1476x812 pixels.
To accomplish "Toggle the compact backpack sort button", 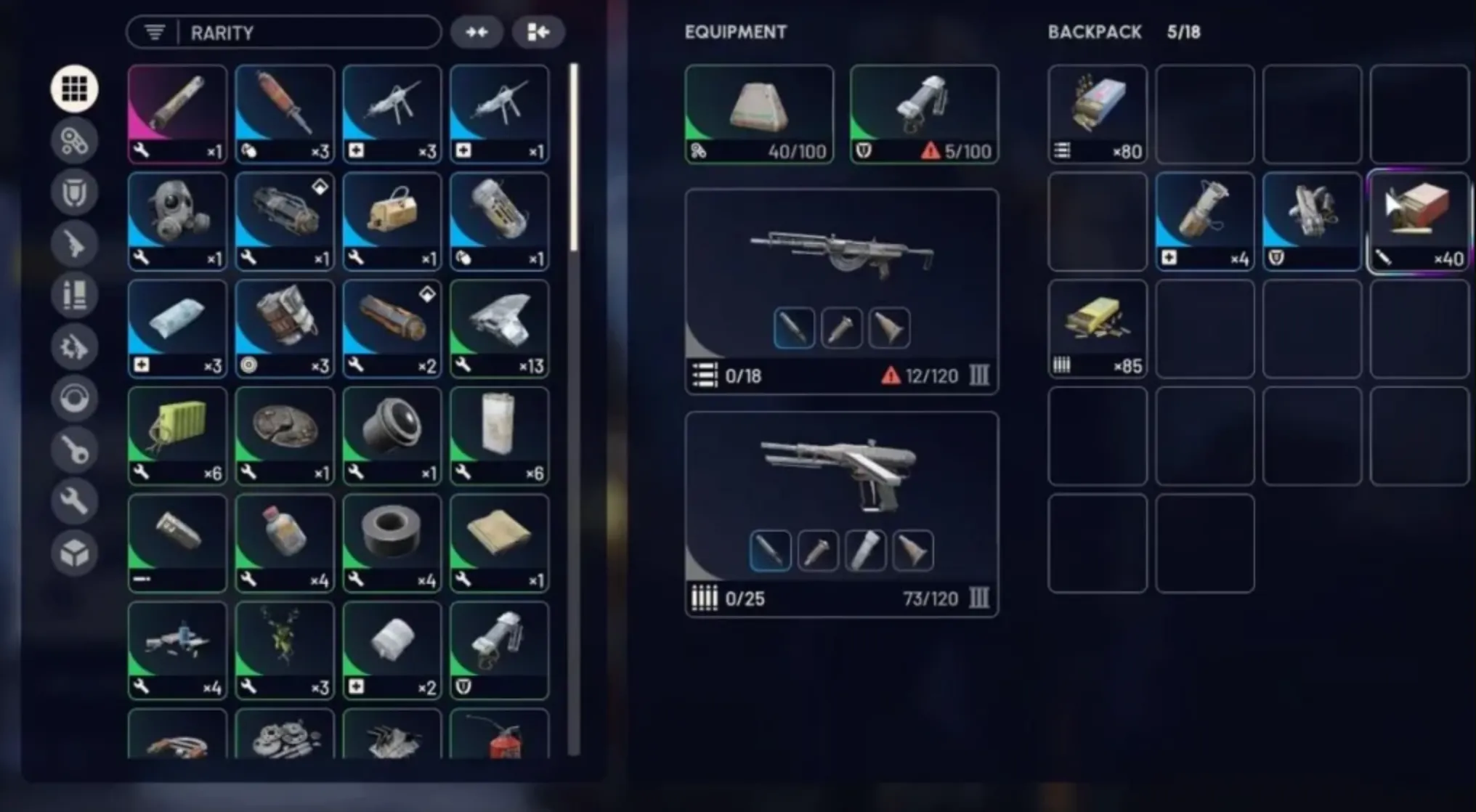I will 538,32.
